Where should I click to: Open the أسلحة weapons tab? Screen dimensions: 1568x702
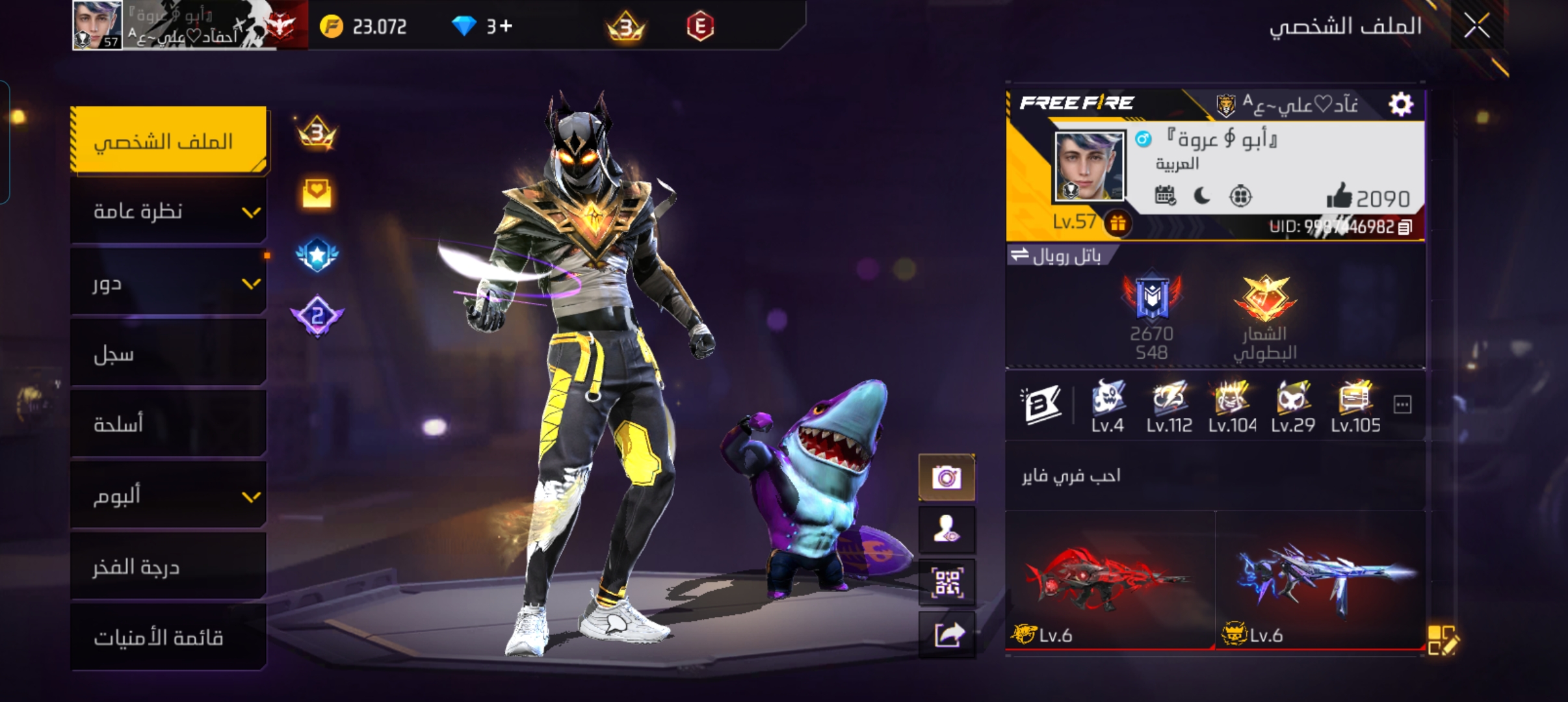tap(168, 425)
